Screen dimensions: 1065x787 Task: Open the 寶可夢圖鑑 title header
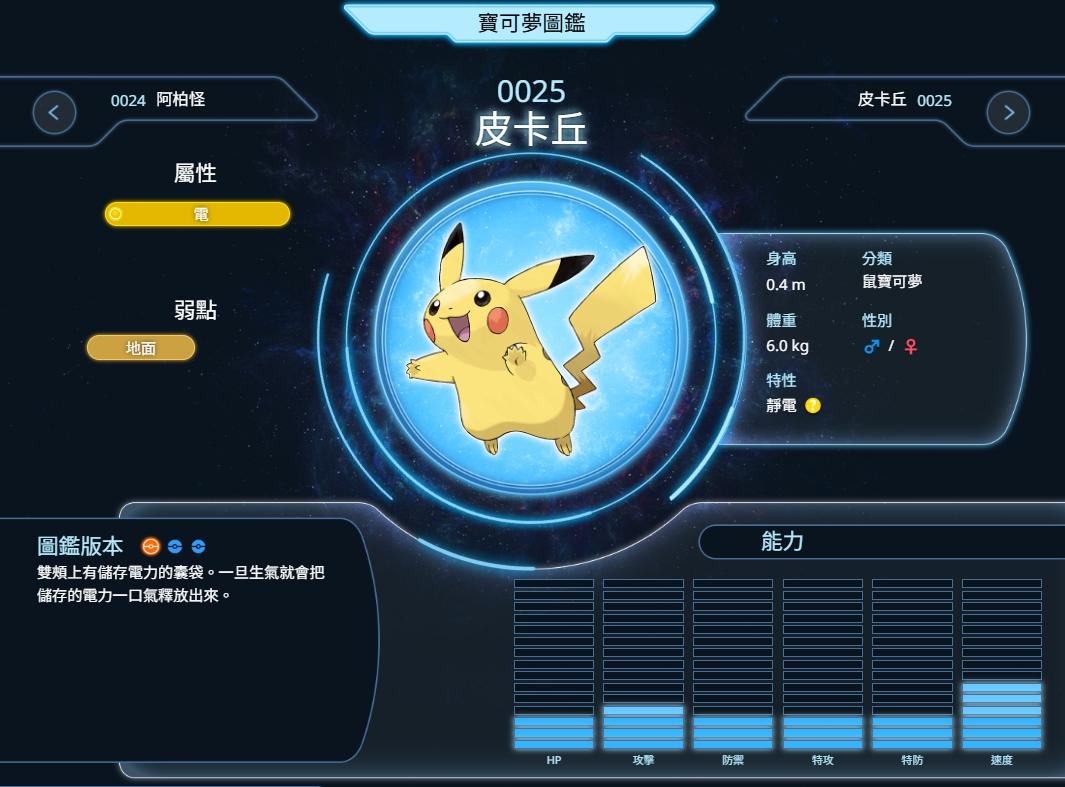pyautogui.click(x=531, y=21)
